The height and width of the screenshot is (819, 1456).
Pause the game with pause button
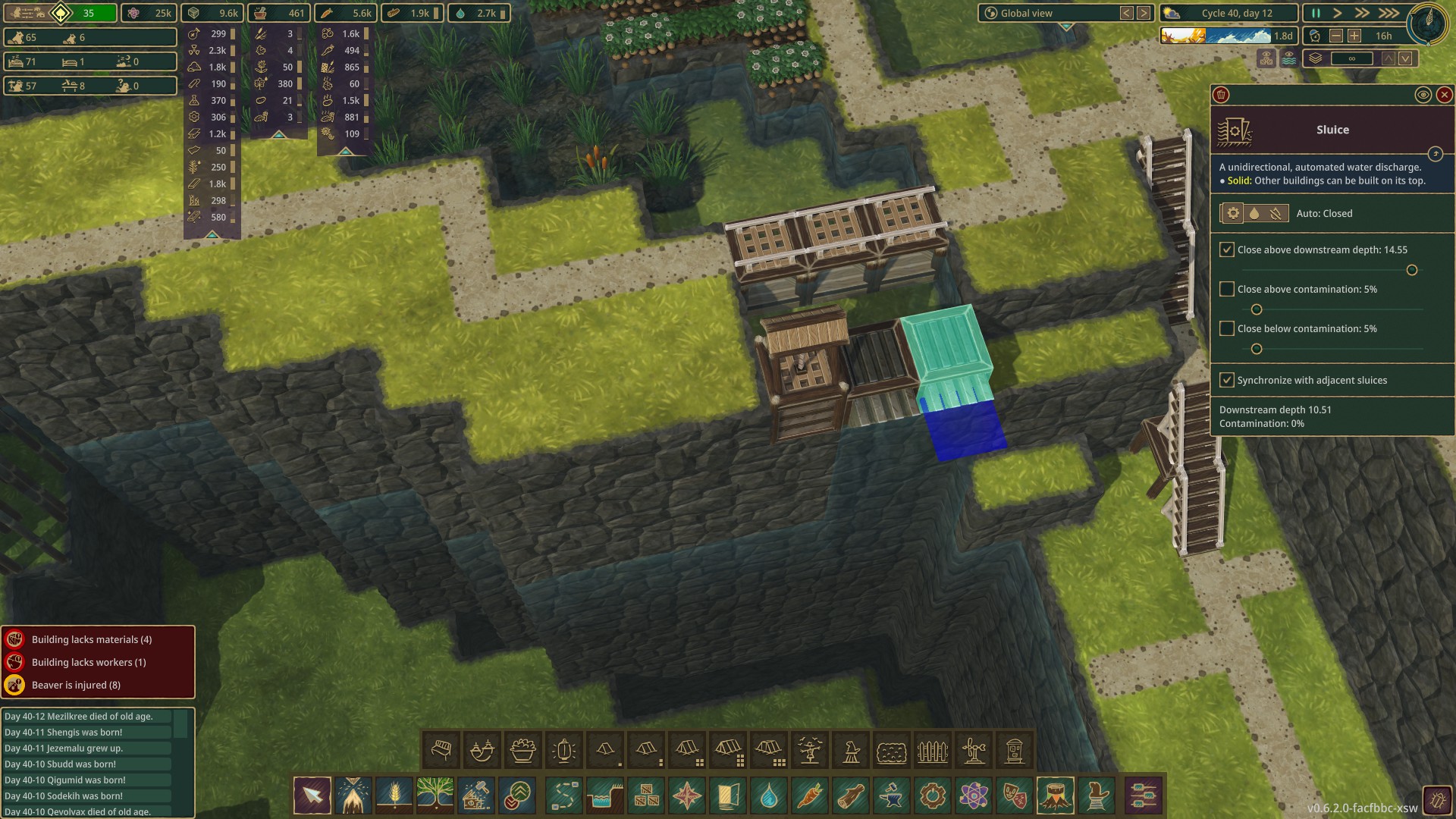click(x=1314, y=13)
